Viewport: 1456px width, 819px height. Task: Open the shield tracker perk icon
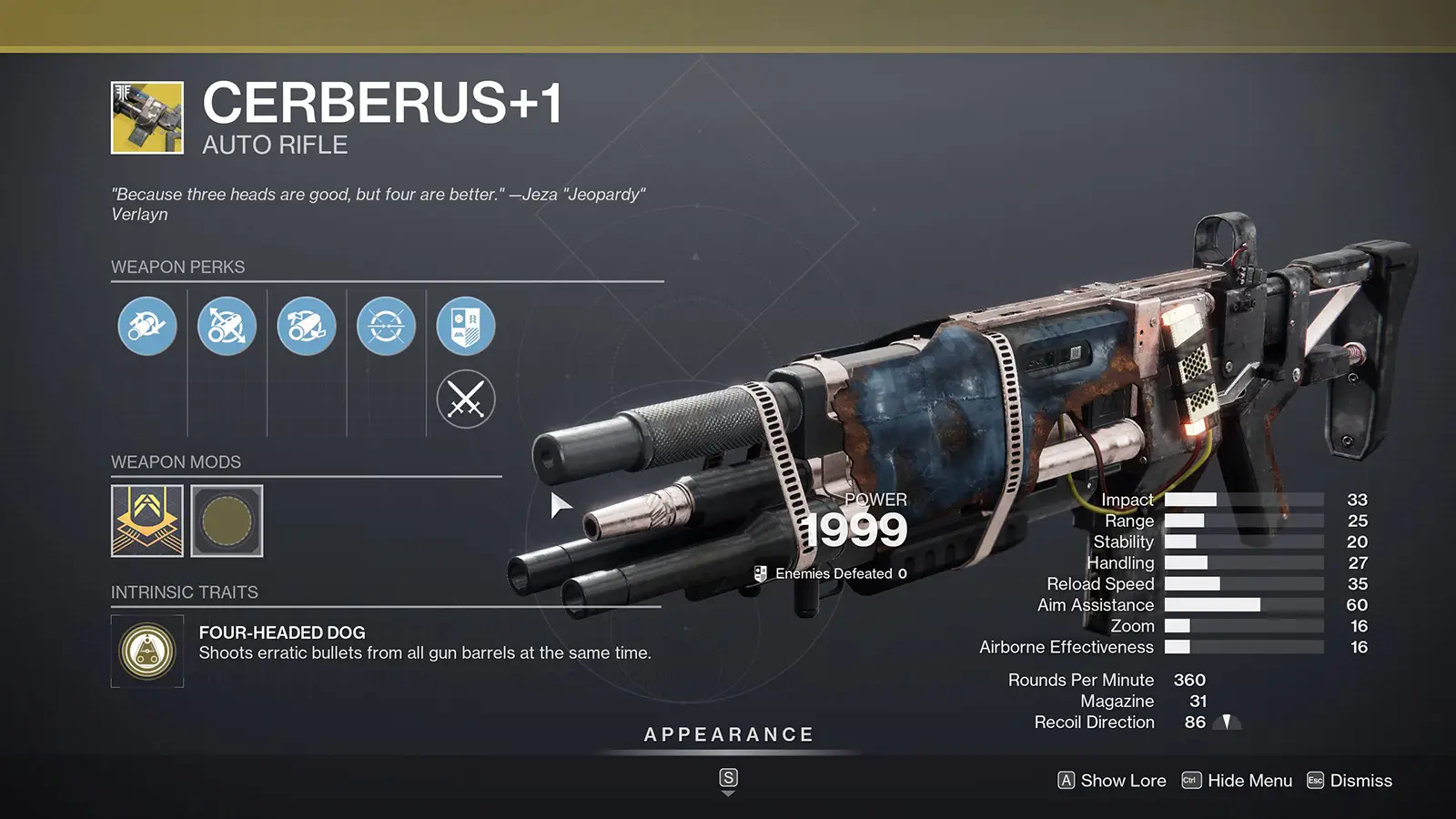464,326
